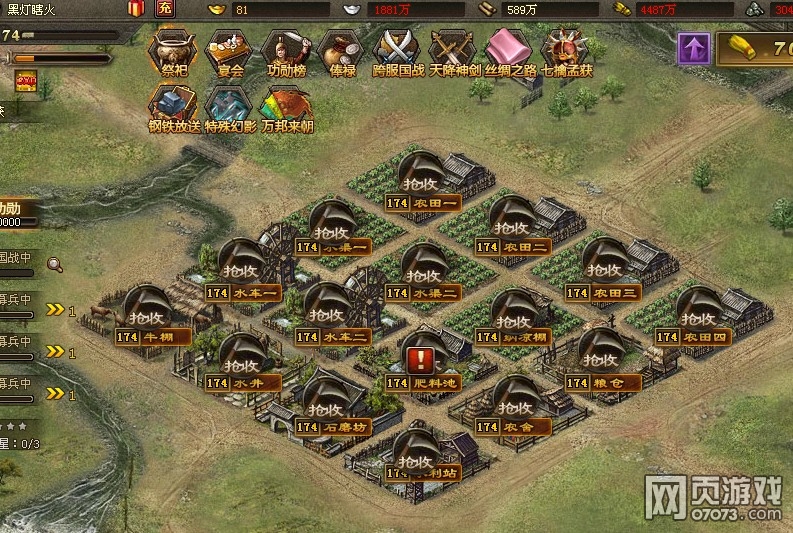Viewport: 793px width, 533px height.
Task: Click the purple up-arrow button
Action: (x=691, y=48)
